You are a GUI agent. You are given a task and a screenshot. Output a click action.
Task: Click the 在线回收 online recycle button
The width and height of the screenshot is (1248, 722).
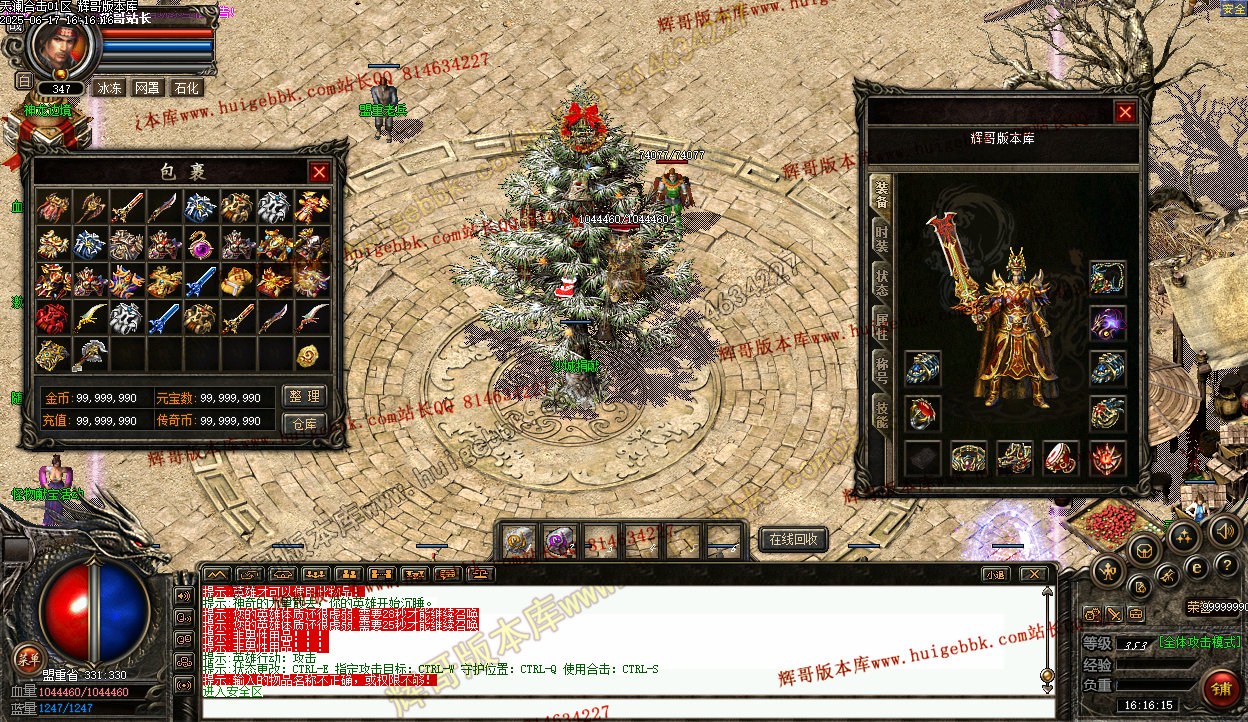(794, 540)
